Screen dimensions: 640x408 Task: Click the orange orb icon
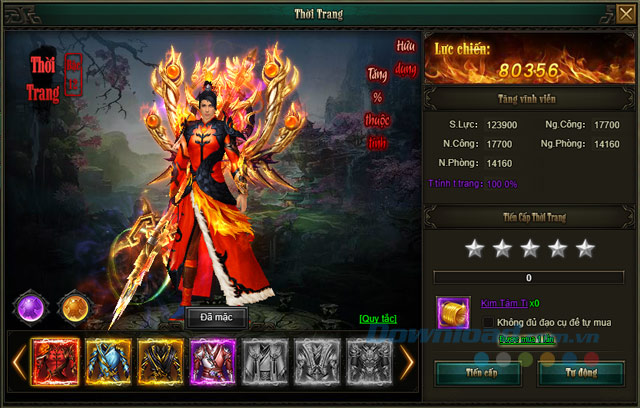(73, 306)
